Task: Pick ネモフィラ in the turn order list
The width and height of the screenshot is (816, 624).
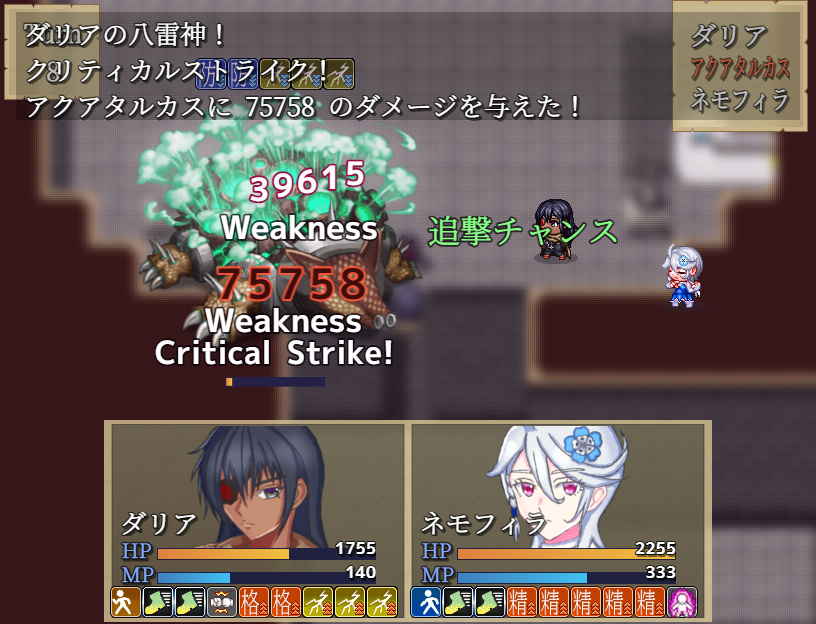Action: pos(740,99)
